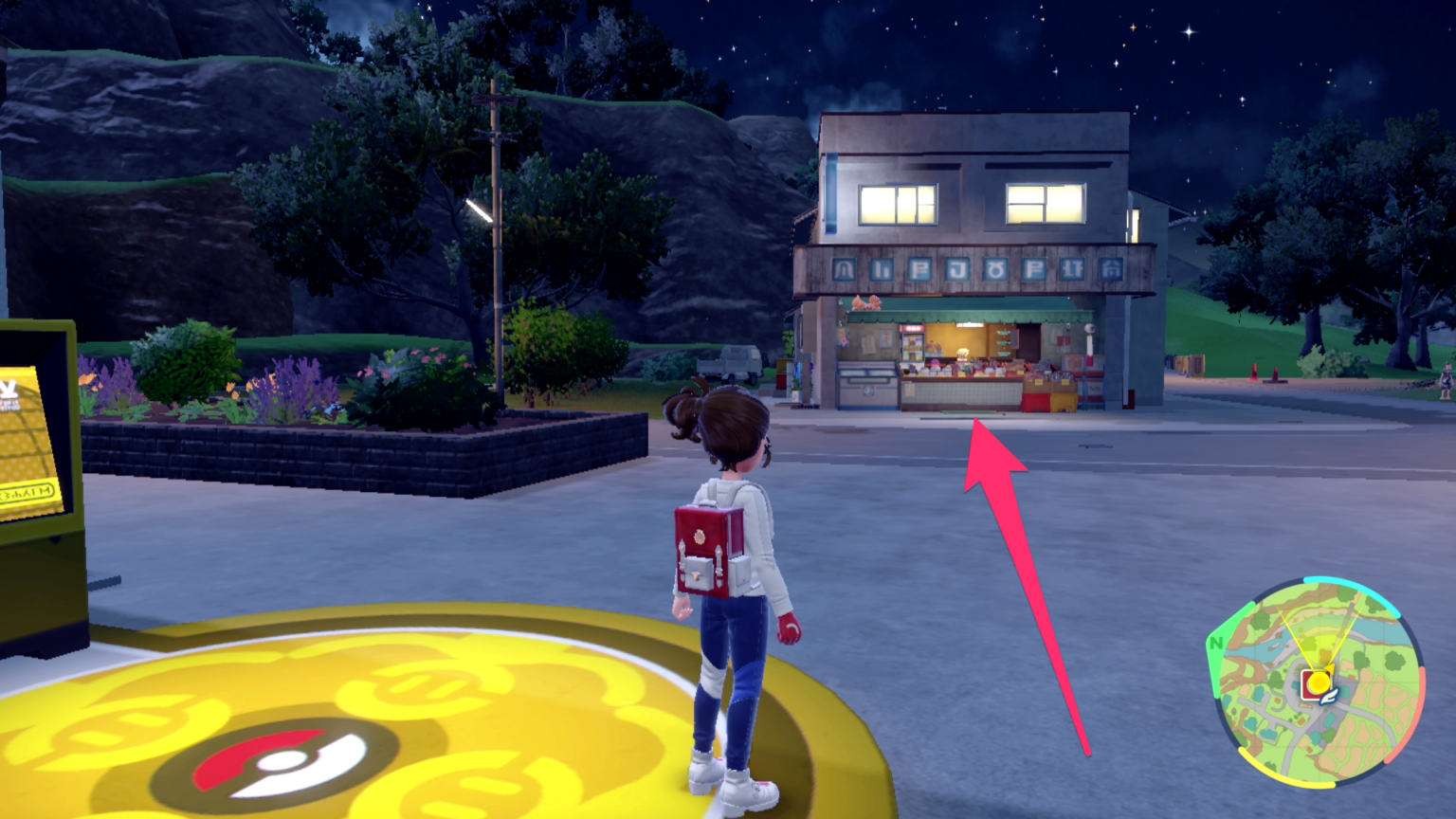The image size is (1456, 819).
Task: Click the yellow label on the vending machine
Action: [26, 492]
